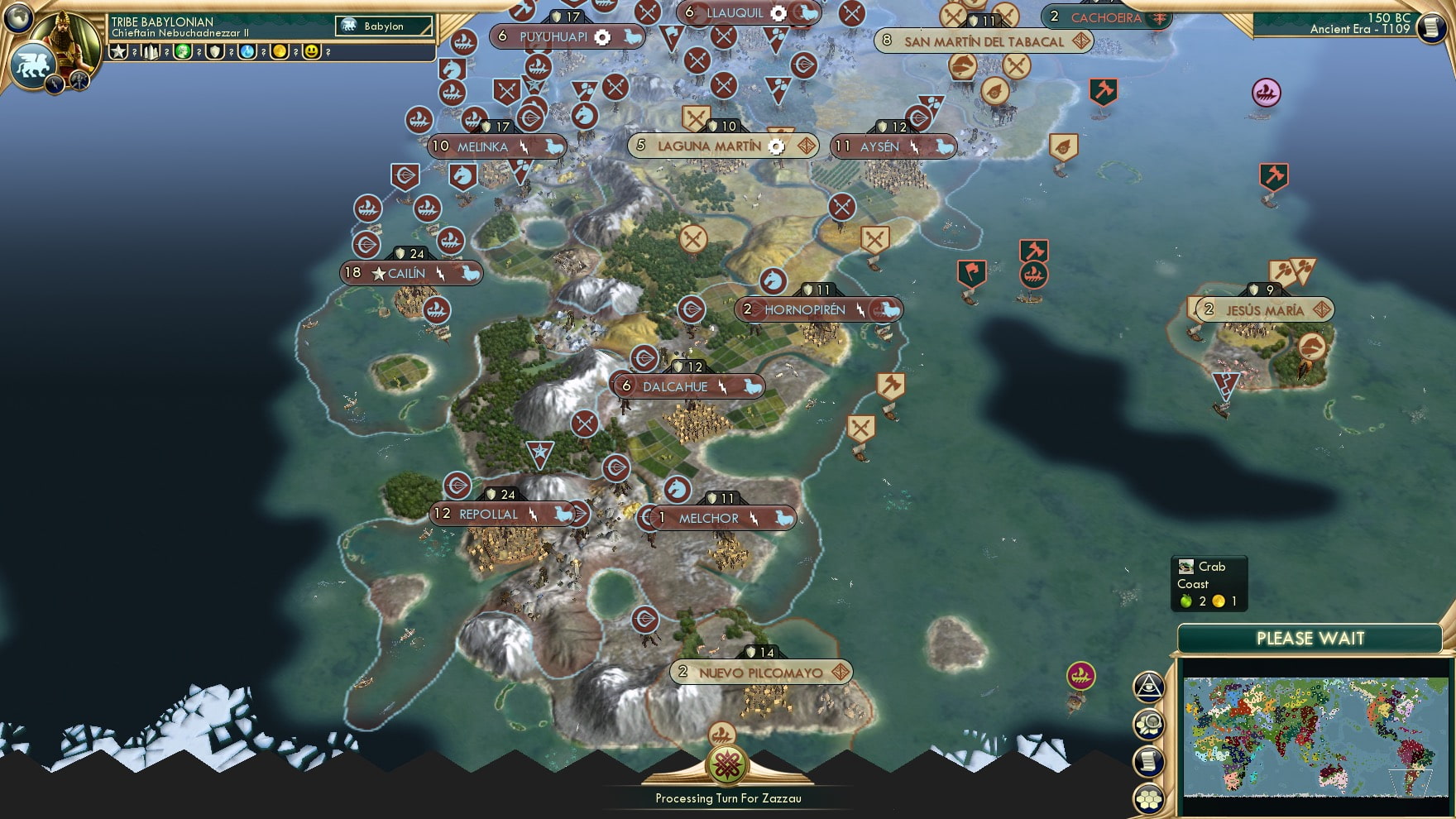Open the city screen for Dalcahue
Viewport: 1456px width, 819px height.
point(680,386)
